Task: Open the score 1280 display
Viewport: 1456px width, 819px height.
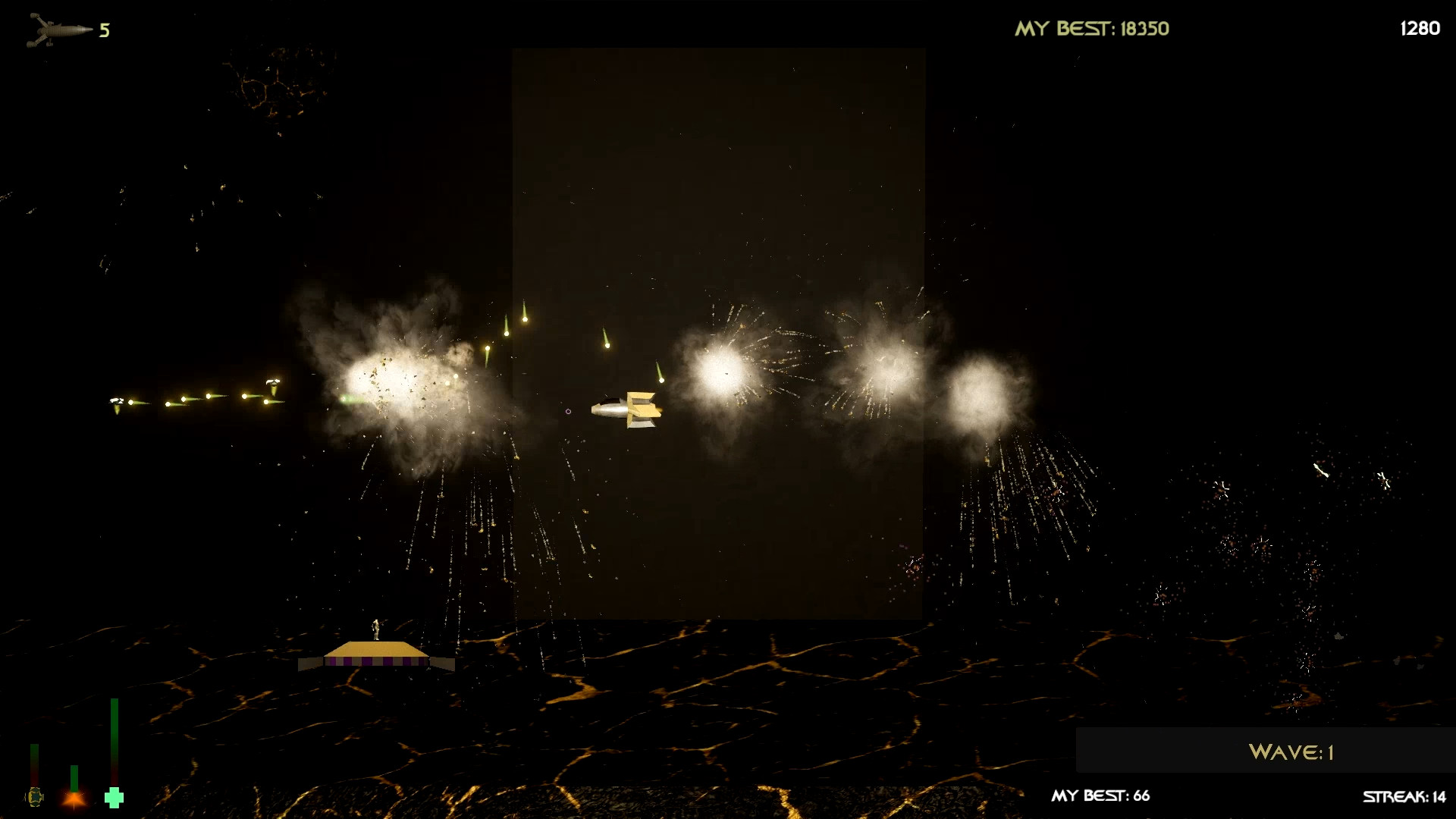Action: (x=1420, y=29)
